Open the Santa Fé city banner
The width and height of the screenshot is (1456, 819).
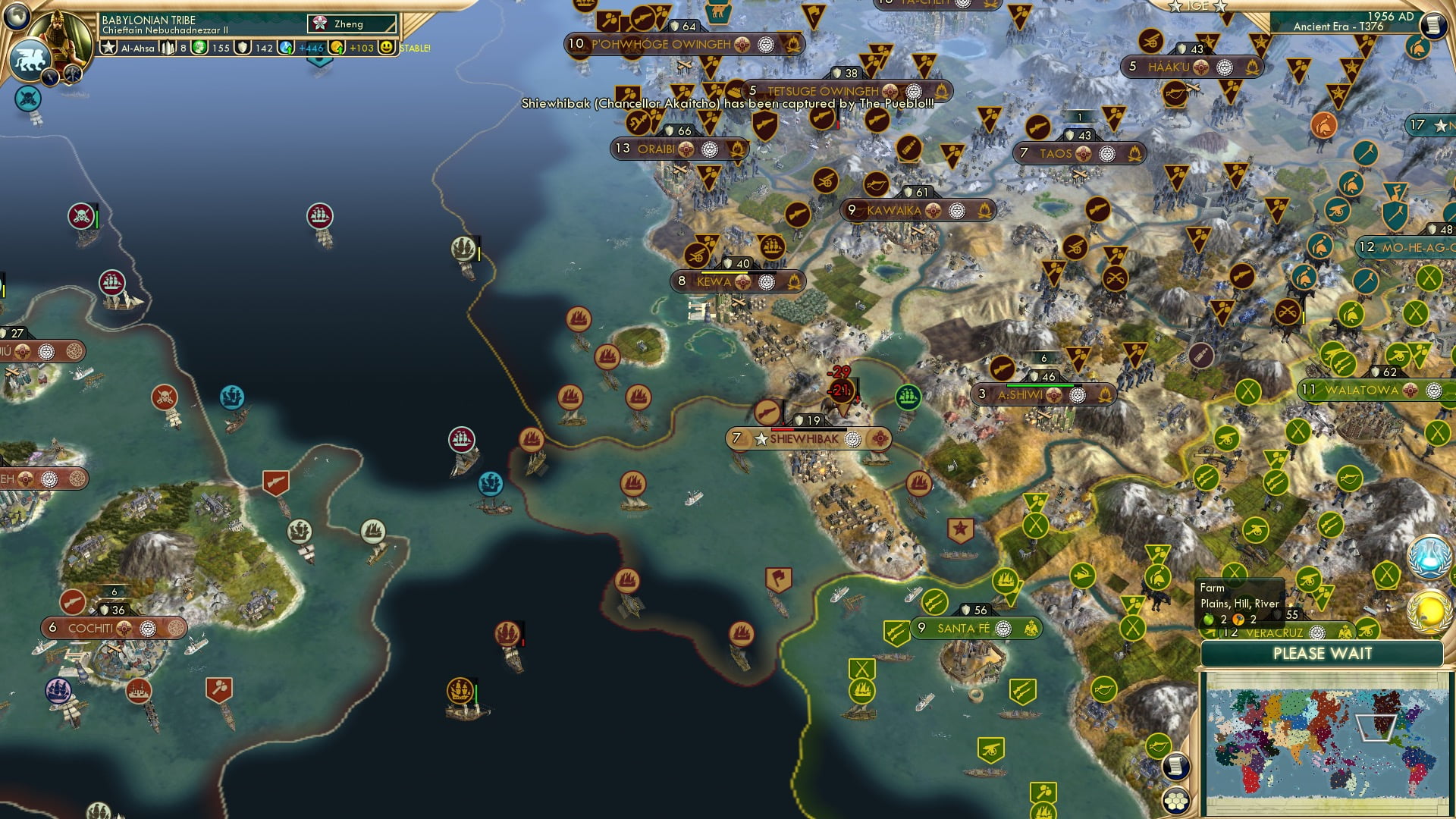point(964,629)
